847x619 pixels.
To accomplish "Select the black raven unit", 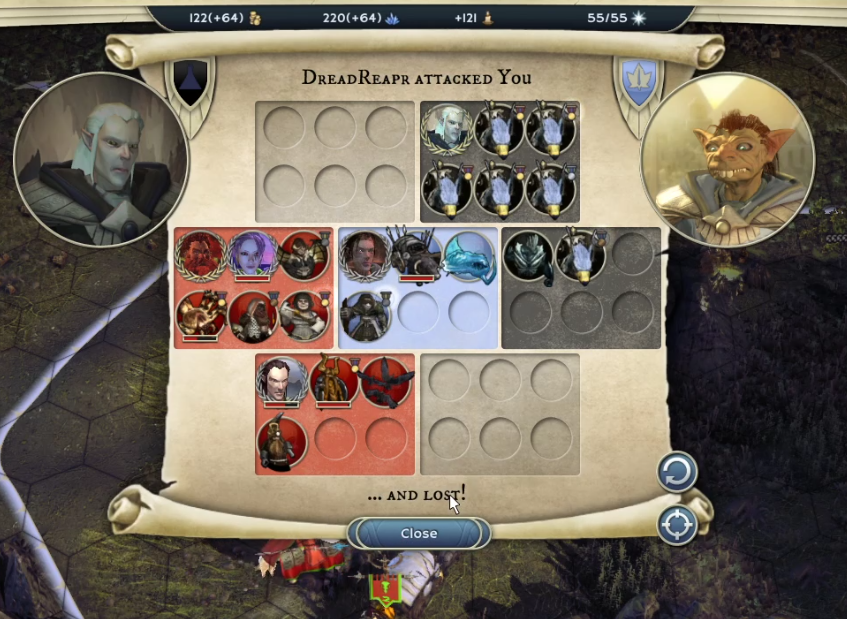I will pyautogui.click(x=386, y=382).
